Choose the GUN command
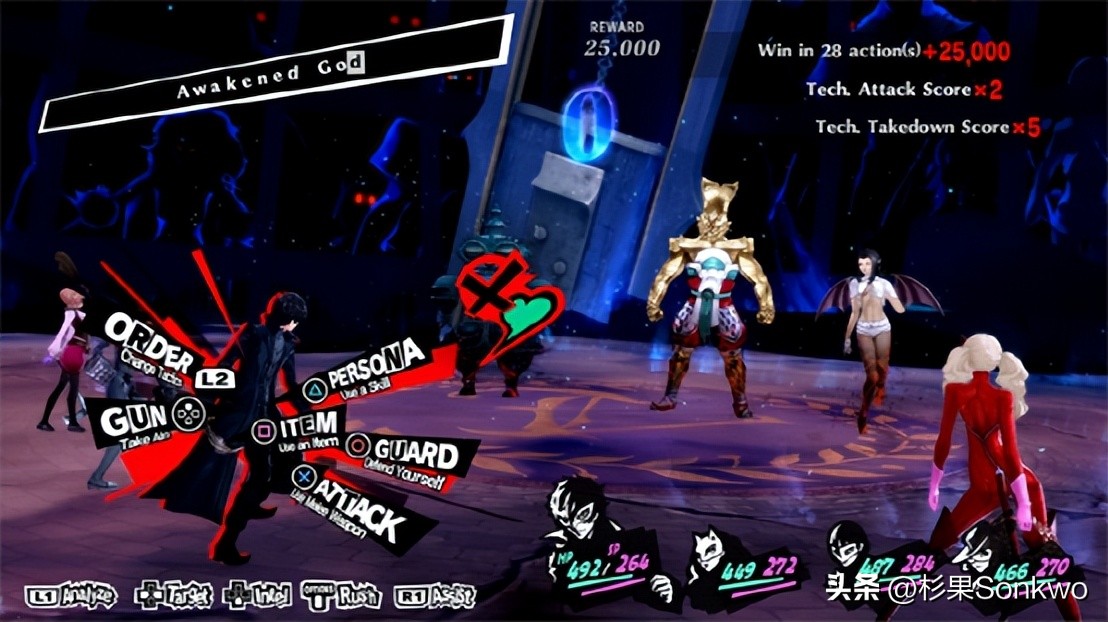The height and width of the screenshot is (622, 1108). coord(135,418)
